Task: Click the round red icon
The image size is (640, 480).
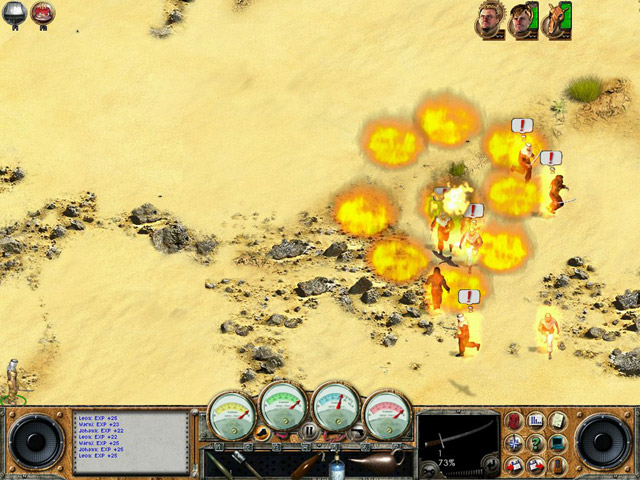Action: click(x=42, y=13)
